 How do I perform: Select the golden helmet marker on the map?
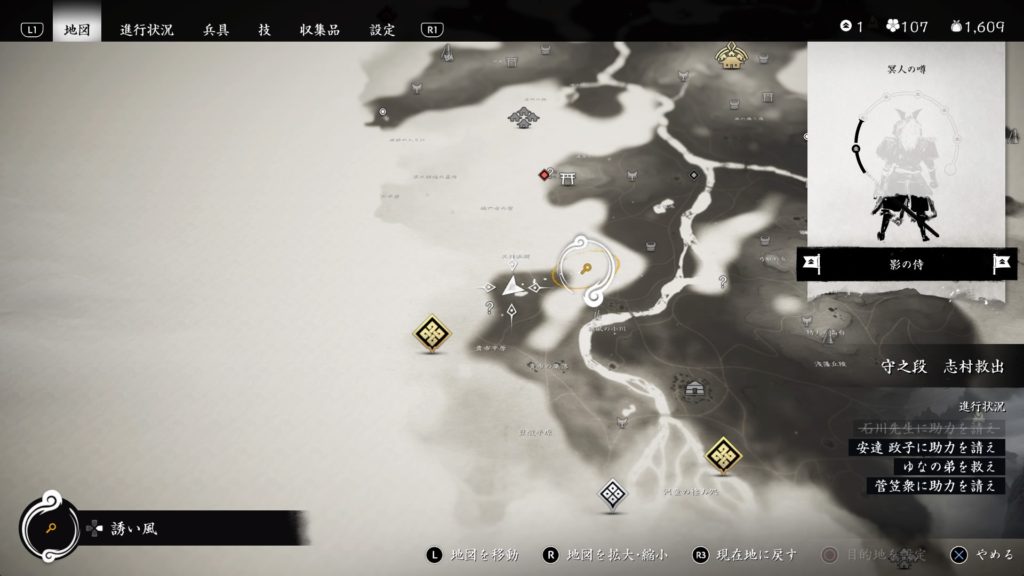[733, 57]
